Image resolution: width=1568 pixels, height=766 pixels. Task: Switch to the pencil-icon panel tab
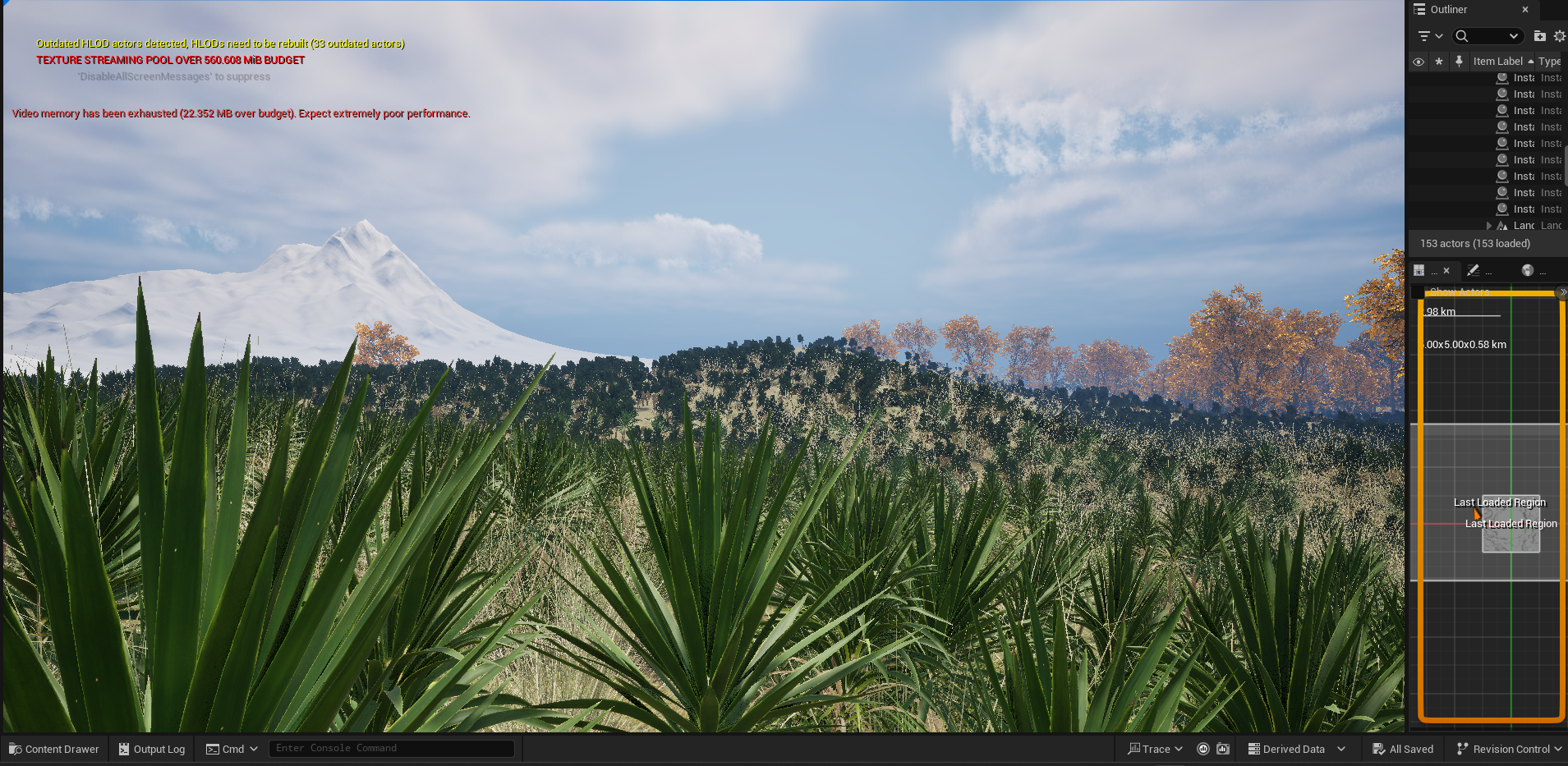pyautogui.click(x=1474, y=270)
